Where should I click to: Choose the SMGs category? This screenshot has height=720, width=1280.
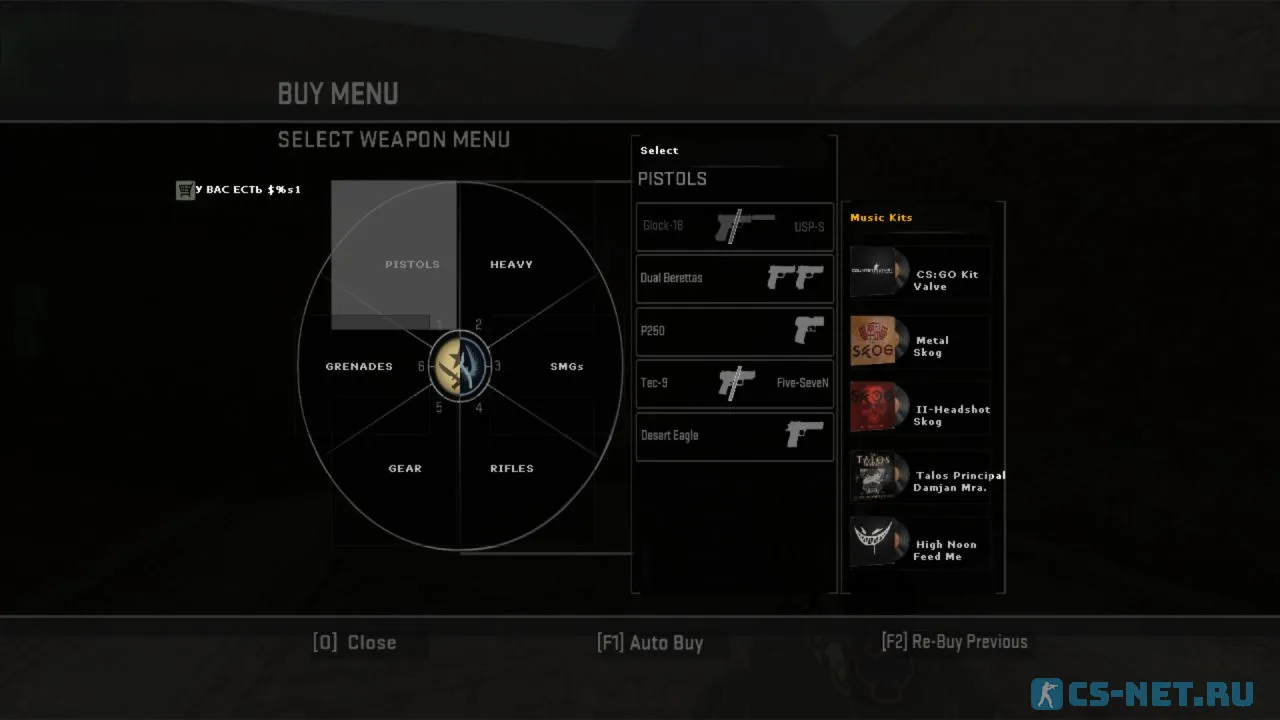pos(566,366)
